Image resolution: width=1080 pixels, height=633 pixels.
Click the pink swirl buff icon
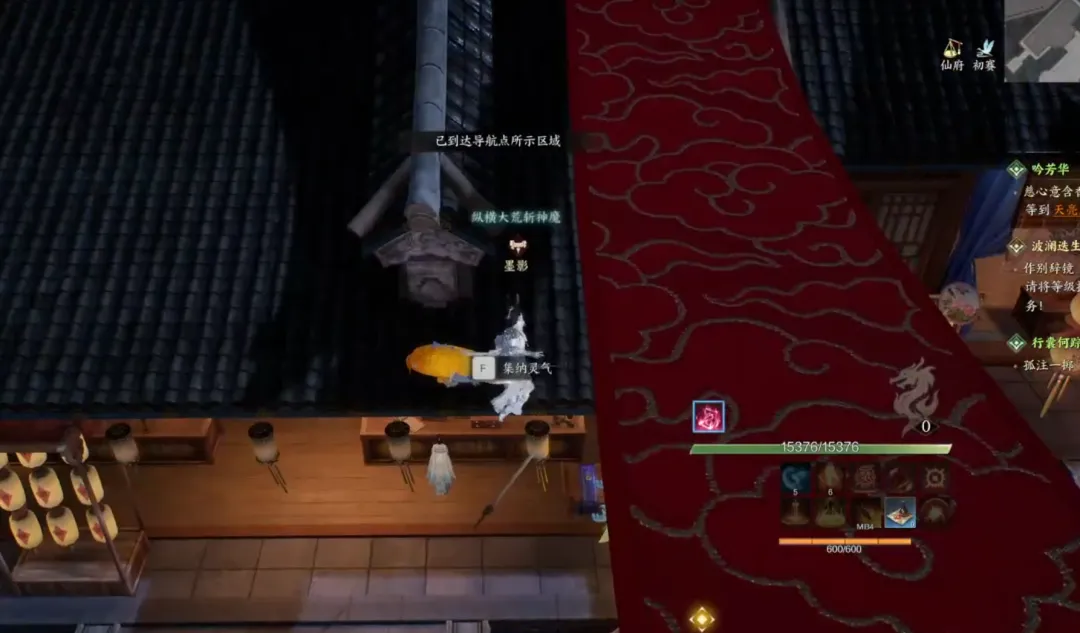[x=708, y=416]
